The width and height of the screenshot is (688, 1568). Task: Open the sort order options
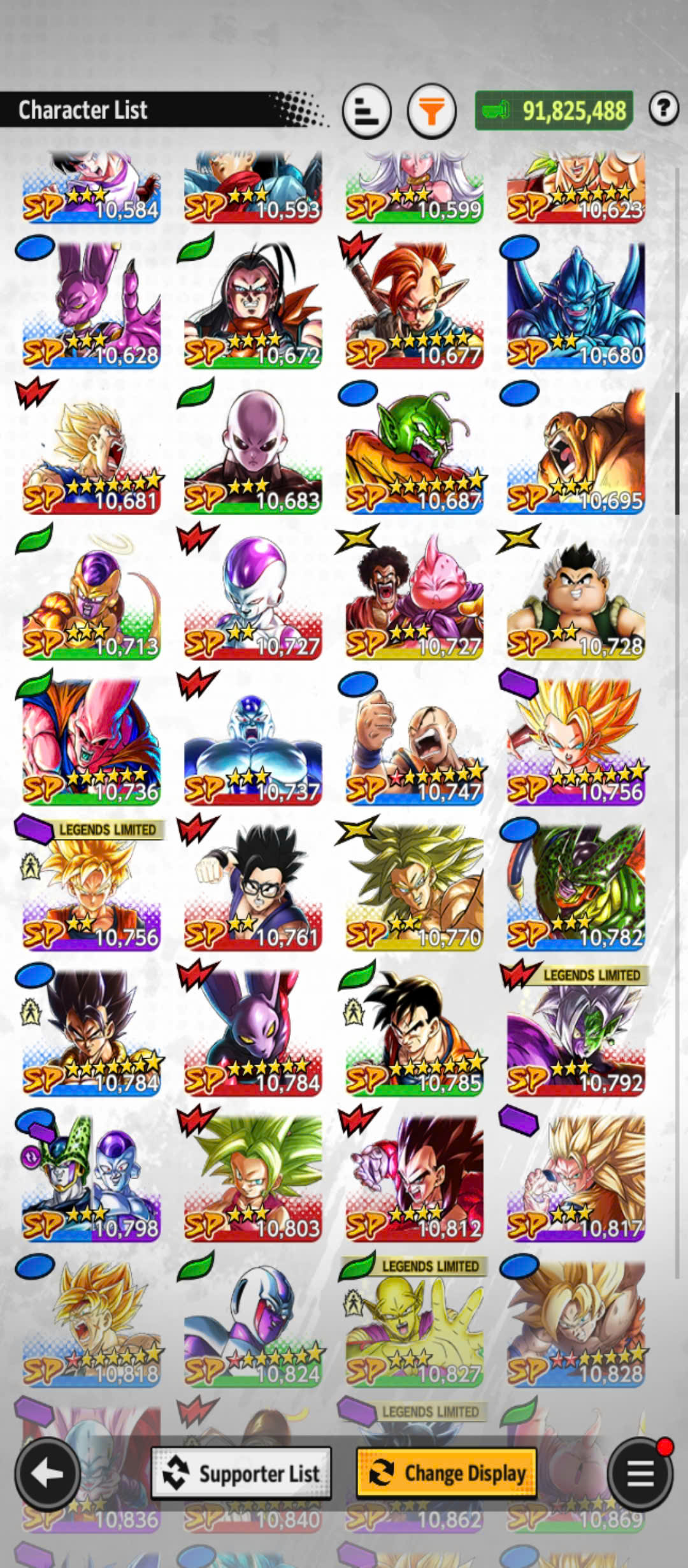point(366,112)
